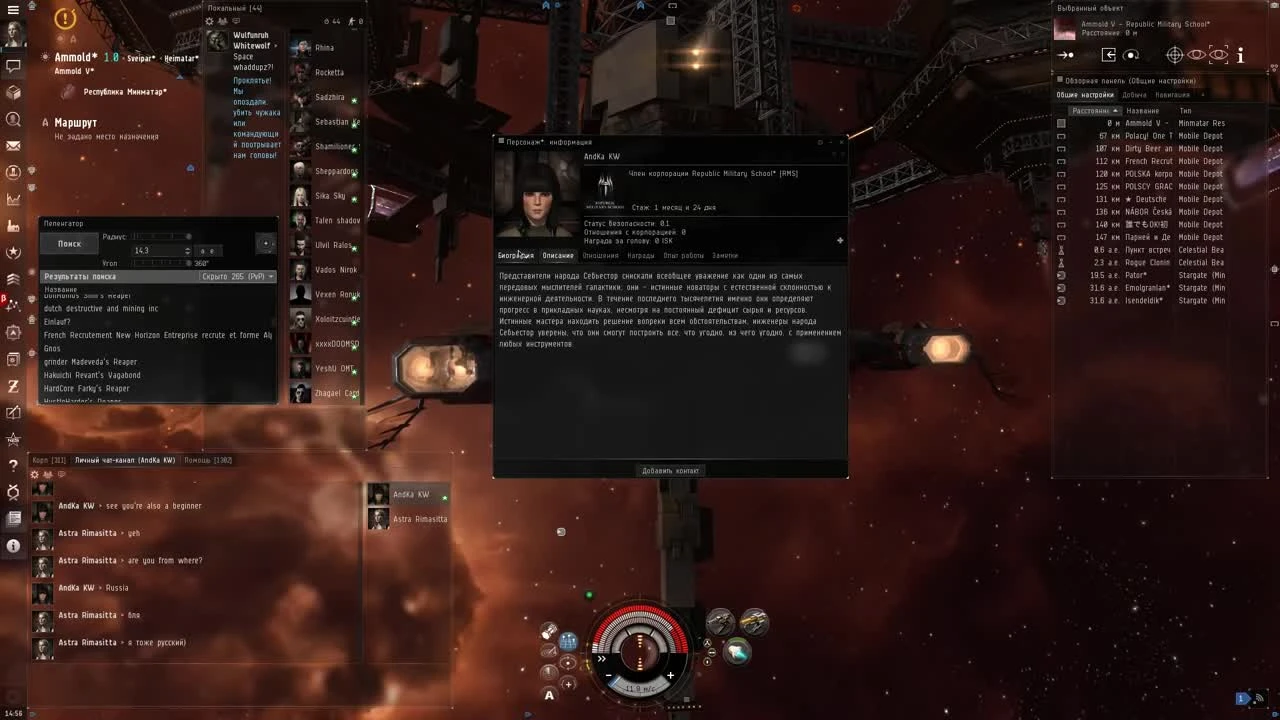Click the info 'i' icon for the selected station
Viewport: 1280px width, 720px height.
[x=1240, y=57]
